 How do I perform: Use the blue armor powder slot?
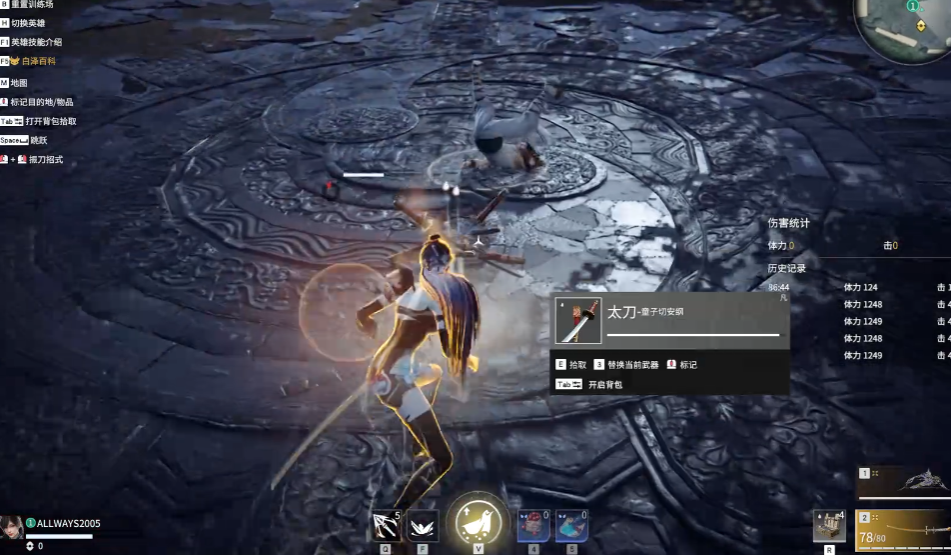(571, 525)
